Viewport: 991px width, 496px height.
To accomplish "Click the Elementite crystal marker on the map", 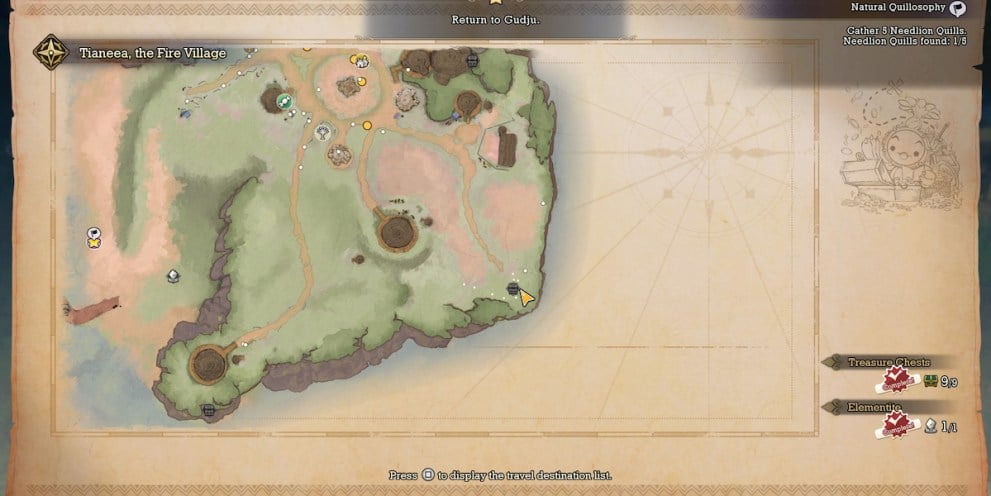I will tap(173, 275).
